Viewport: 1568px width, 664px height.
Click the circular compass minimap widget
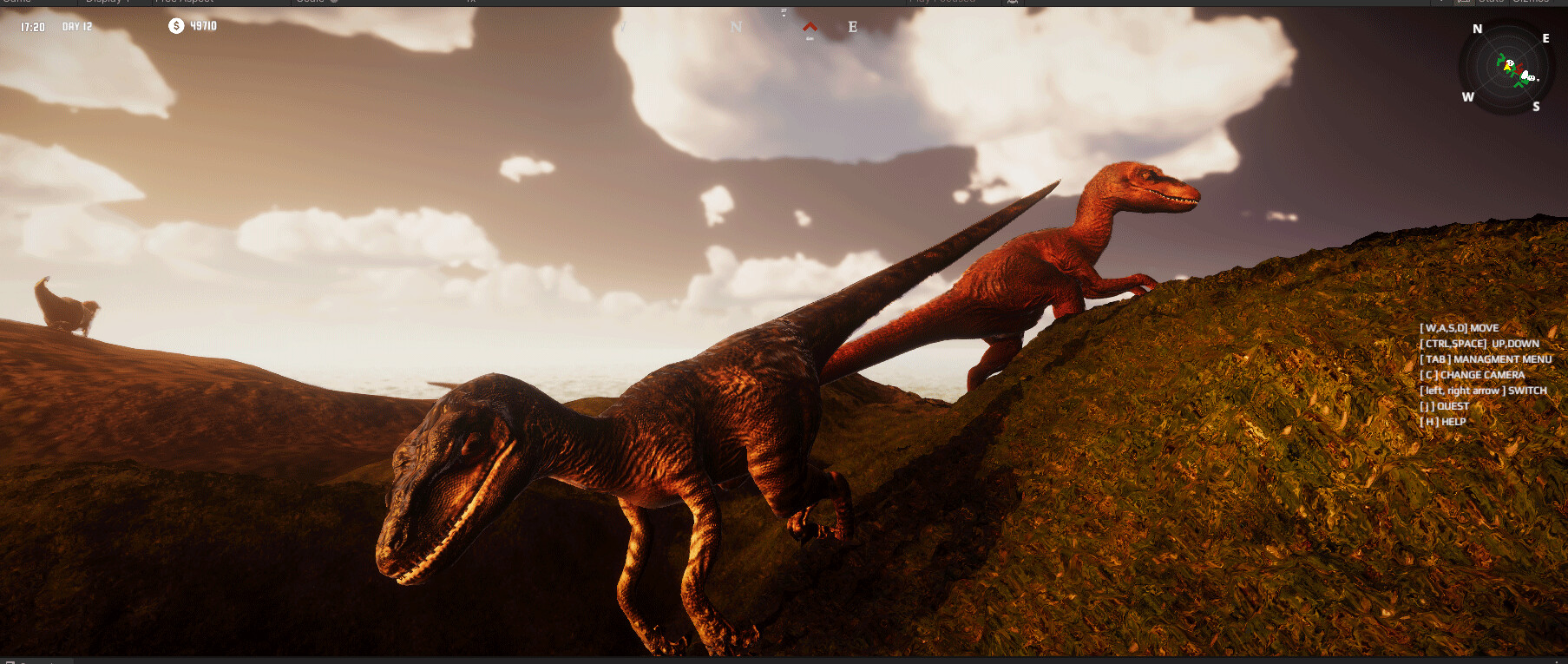tap(1506, 69)
